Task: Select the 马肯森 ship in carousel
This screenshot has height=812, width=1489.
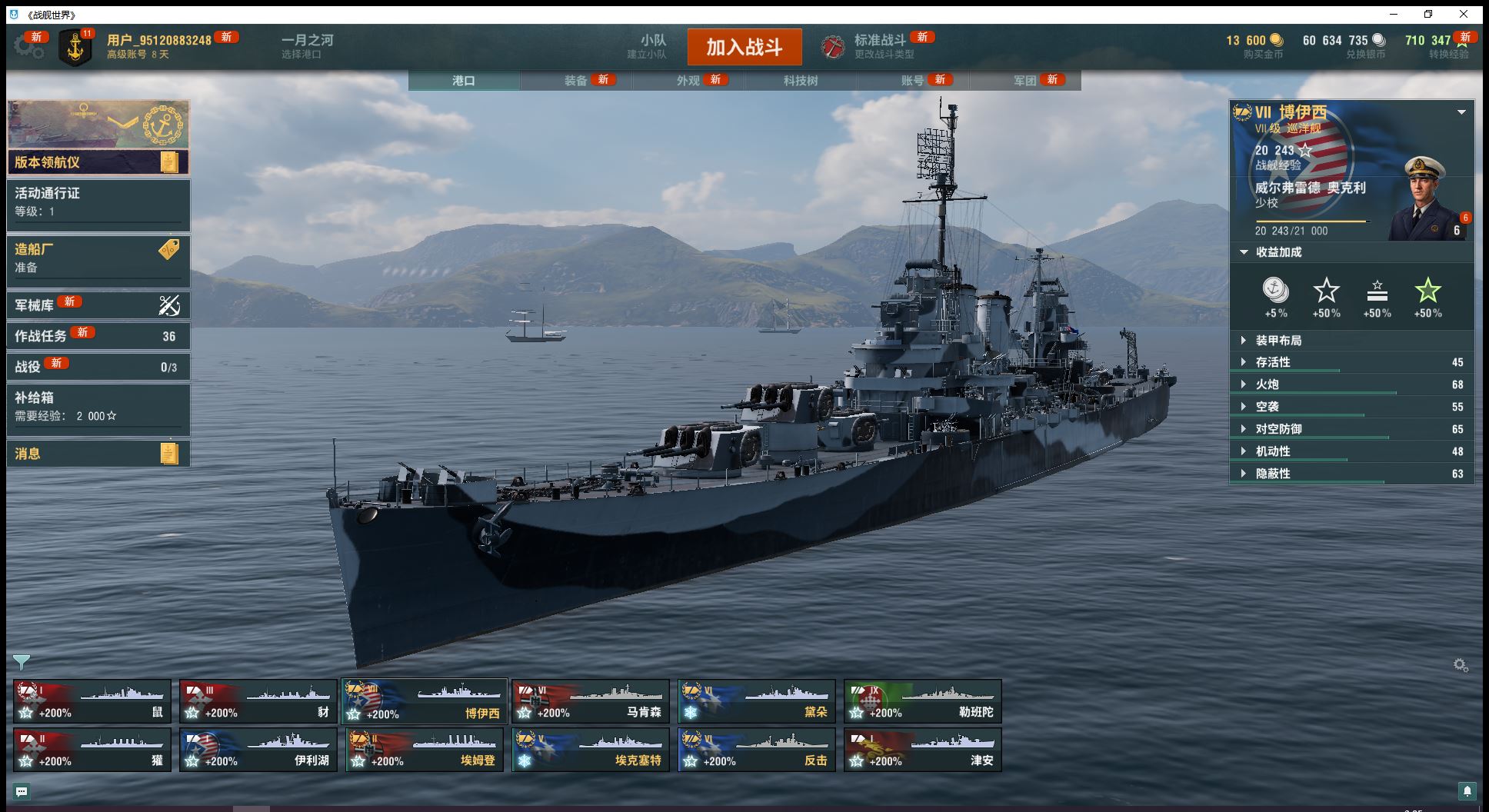Action: (590, 701)
